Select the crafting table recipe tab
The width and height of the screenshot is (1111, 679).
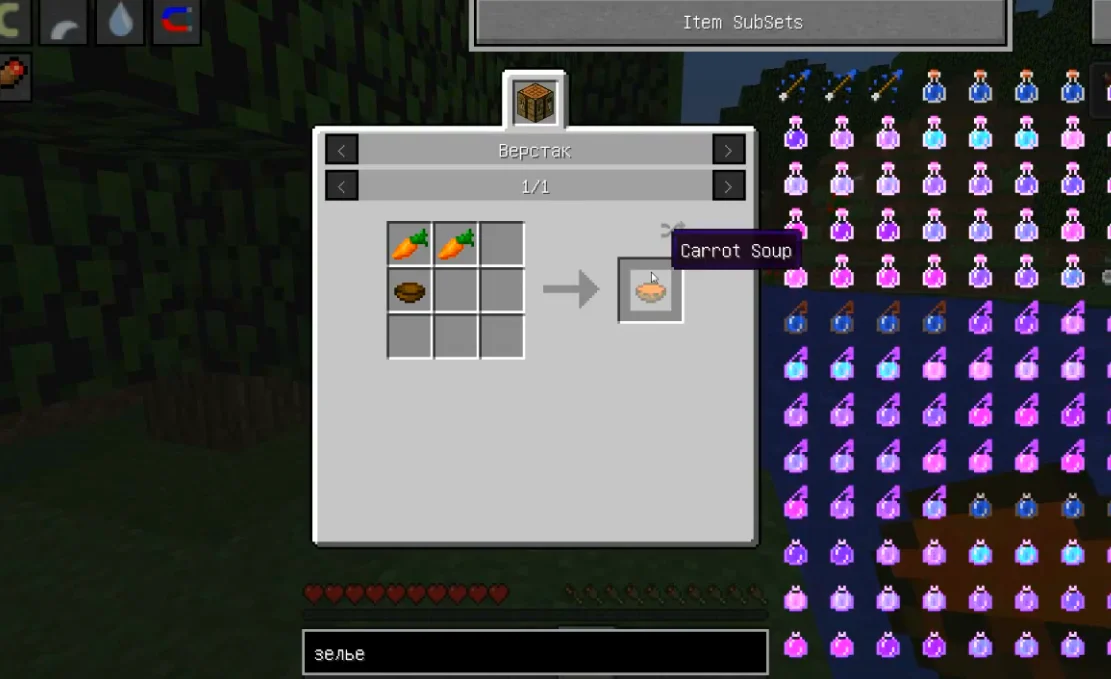click(x=535, y=102)
